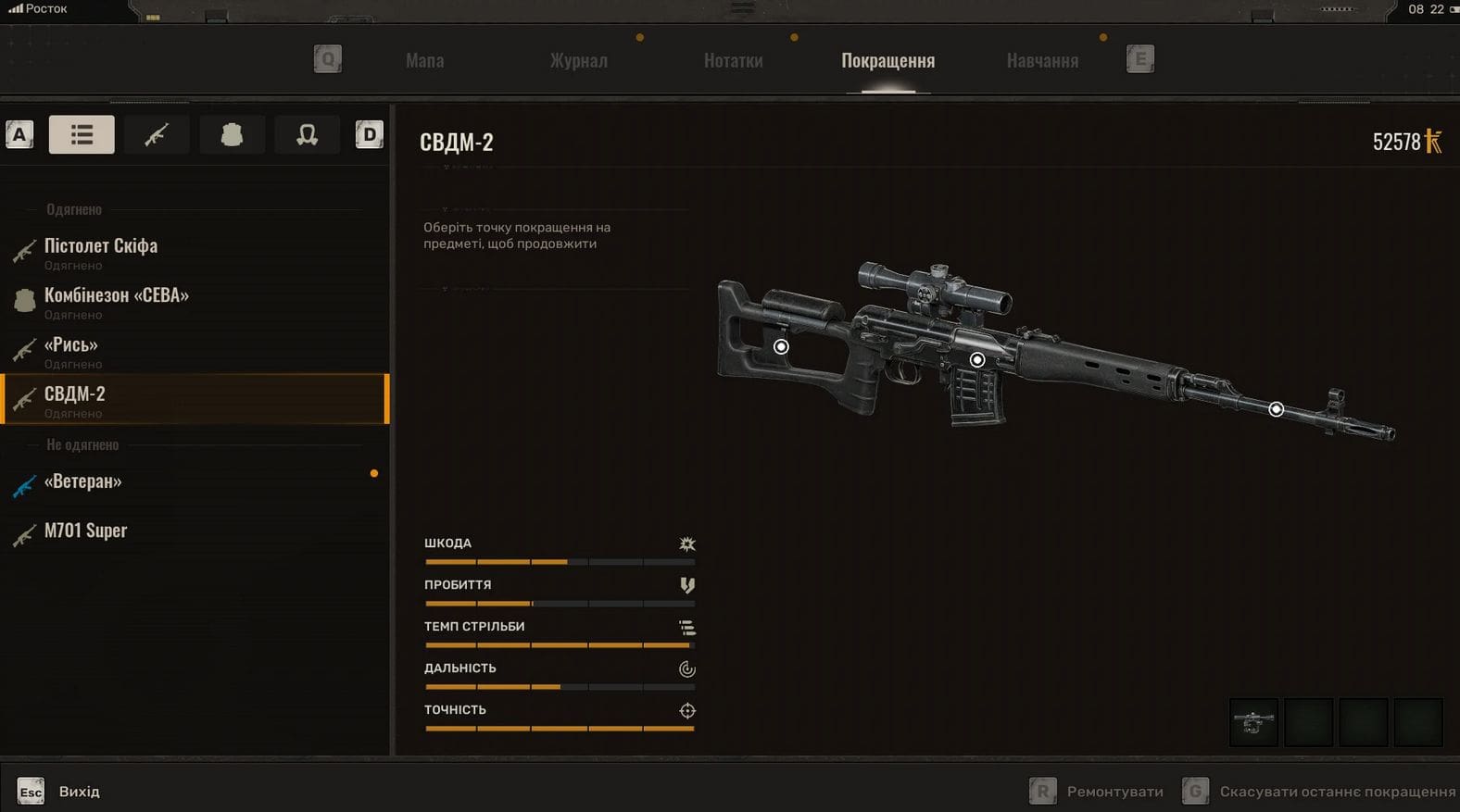The height and width of the screenshot is (812, 1460).
Task: Open the Мапа tab
Action: pos(424,61)
